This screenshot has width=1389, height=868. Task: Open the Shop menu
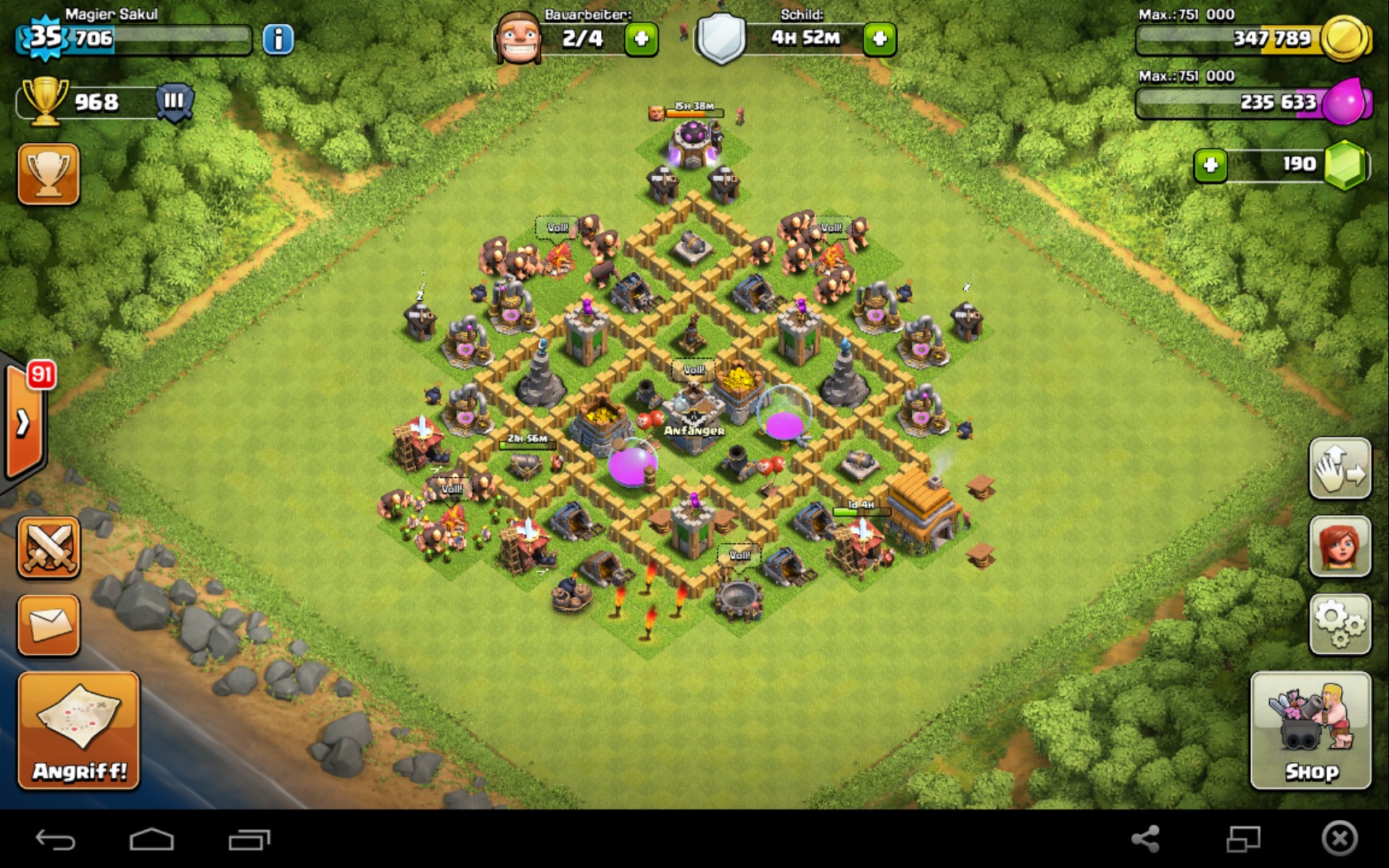tap(1310, 730)
